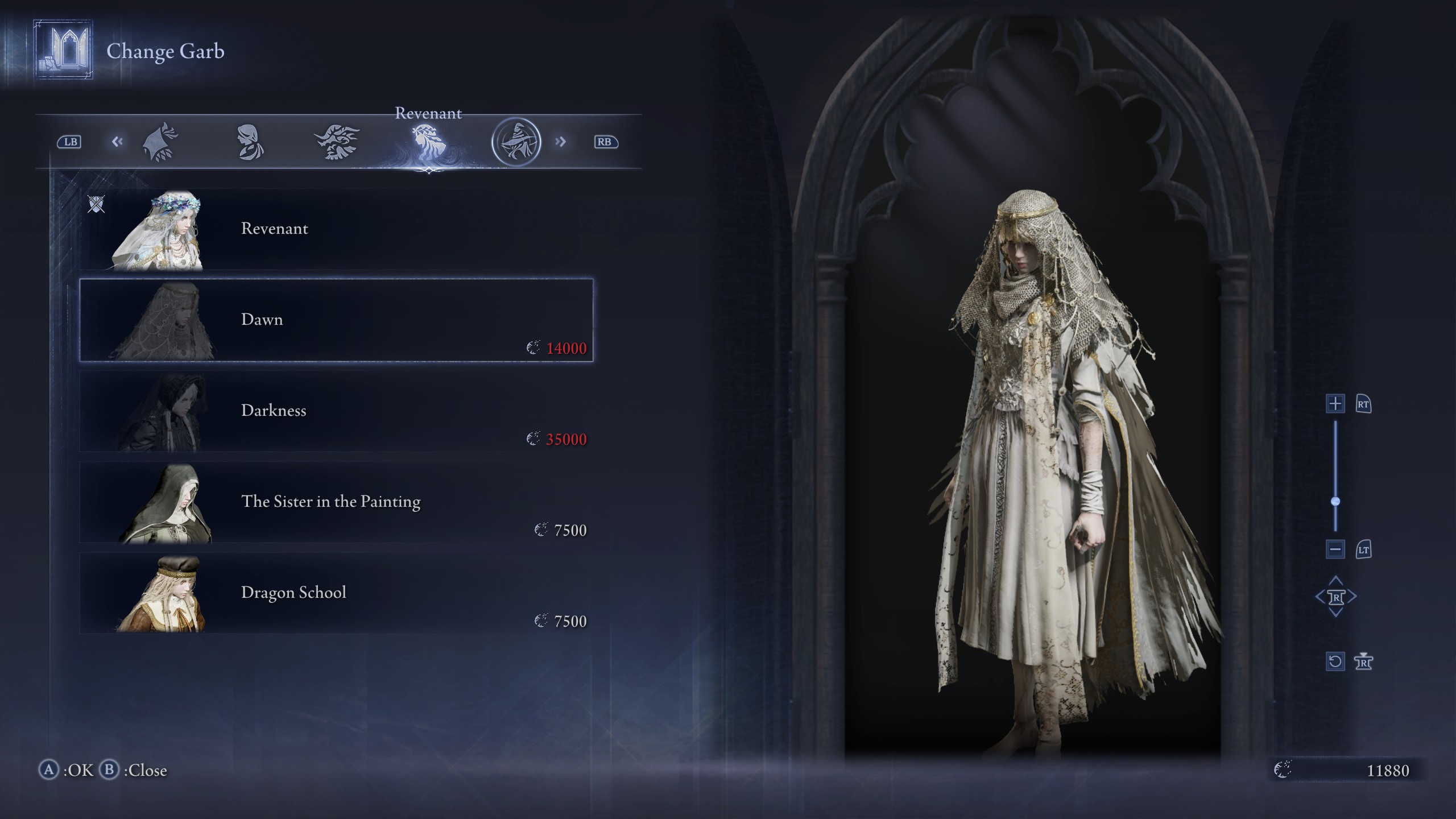
Task: Click the left double-chevron category arrow
Action: click(118, 142)
